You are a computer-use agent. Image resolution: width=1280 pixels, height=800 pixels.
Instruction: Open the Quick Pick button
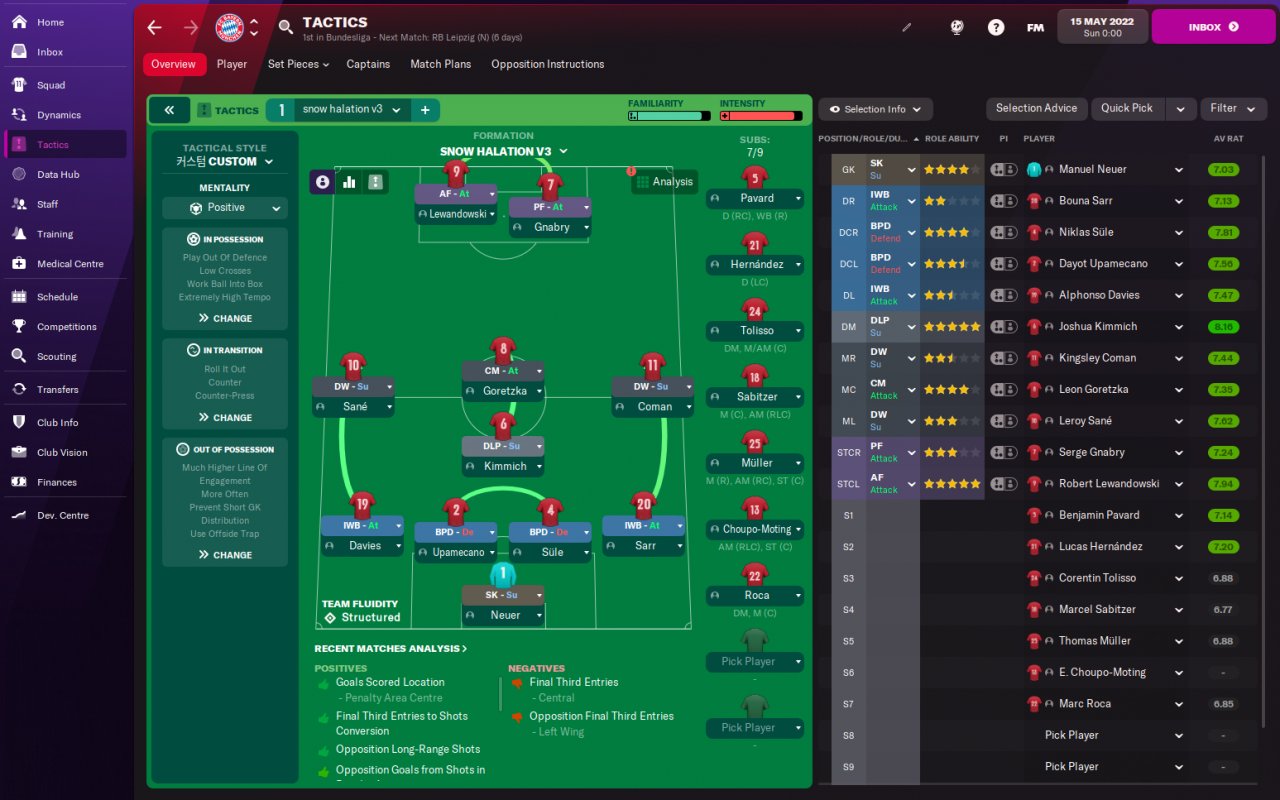[x=1127, y=108]
